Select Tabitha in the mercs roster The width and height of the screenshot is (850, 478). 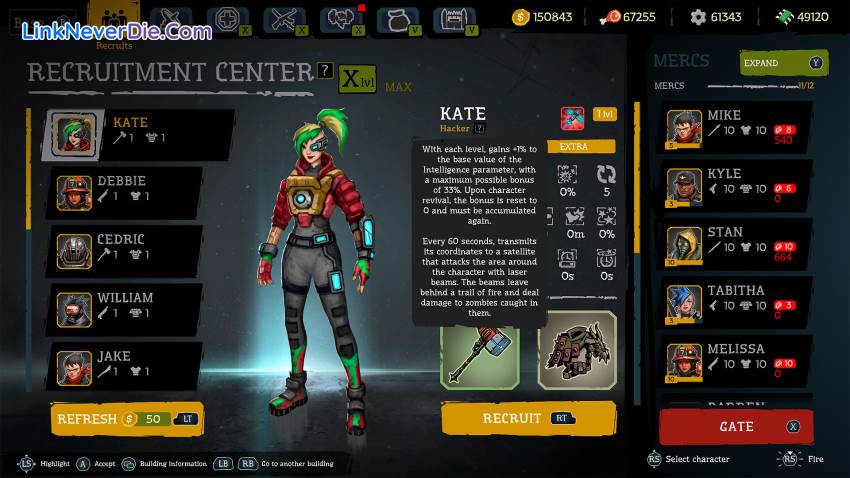[x=735, y=302]
